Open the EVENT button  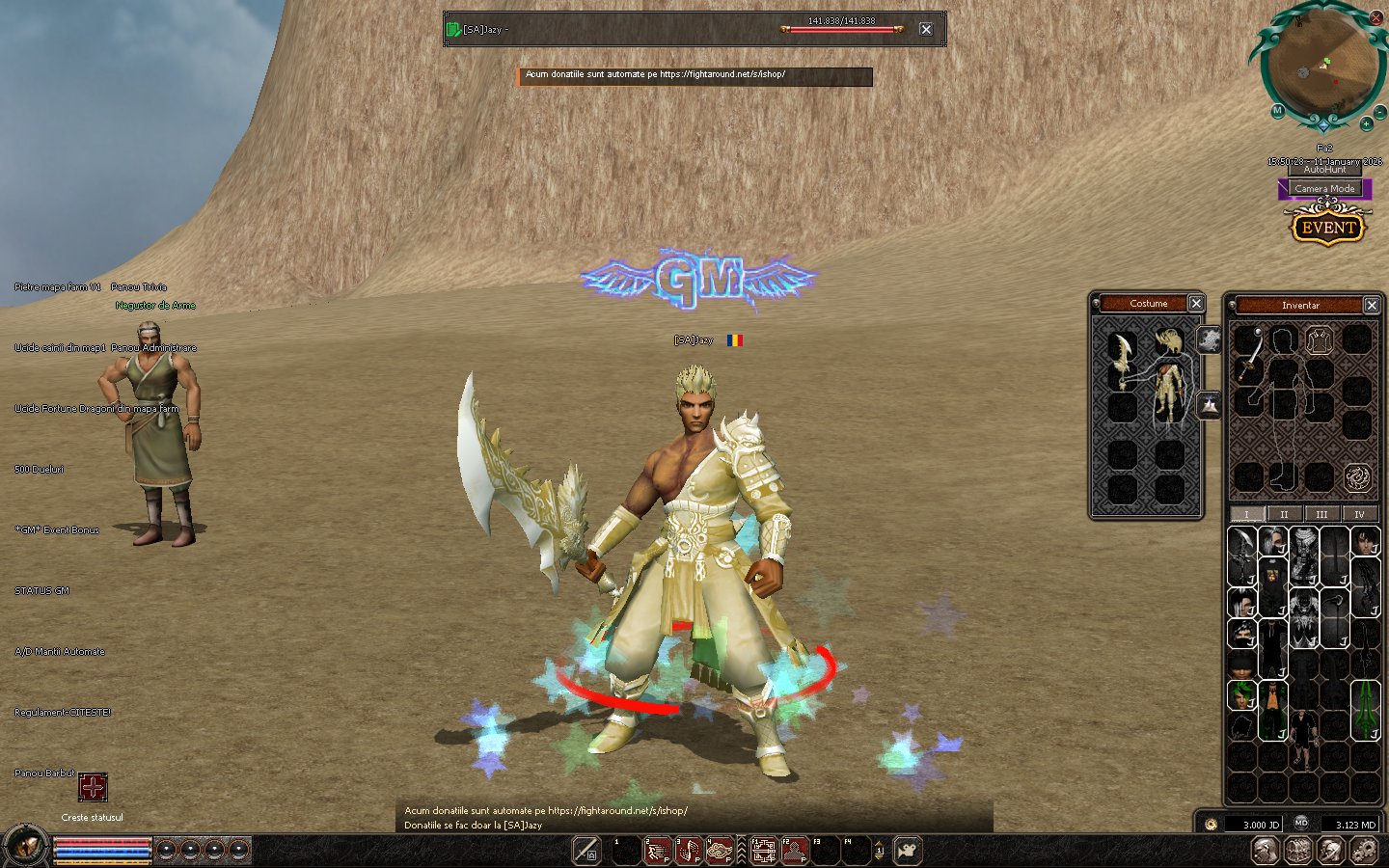1328,228
